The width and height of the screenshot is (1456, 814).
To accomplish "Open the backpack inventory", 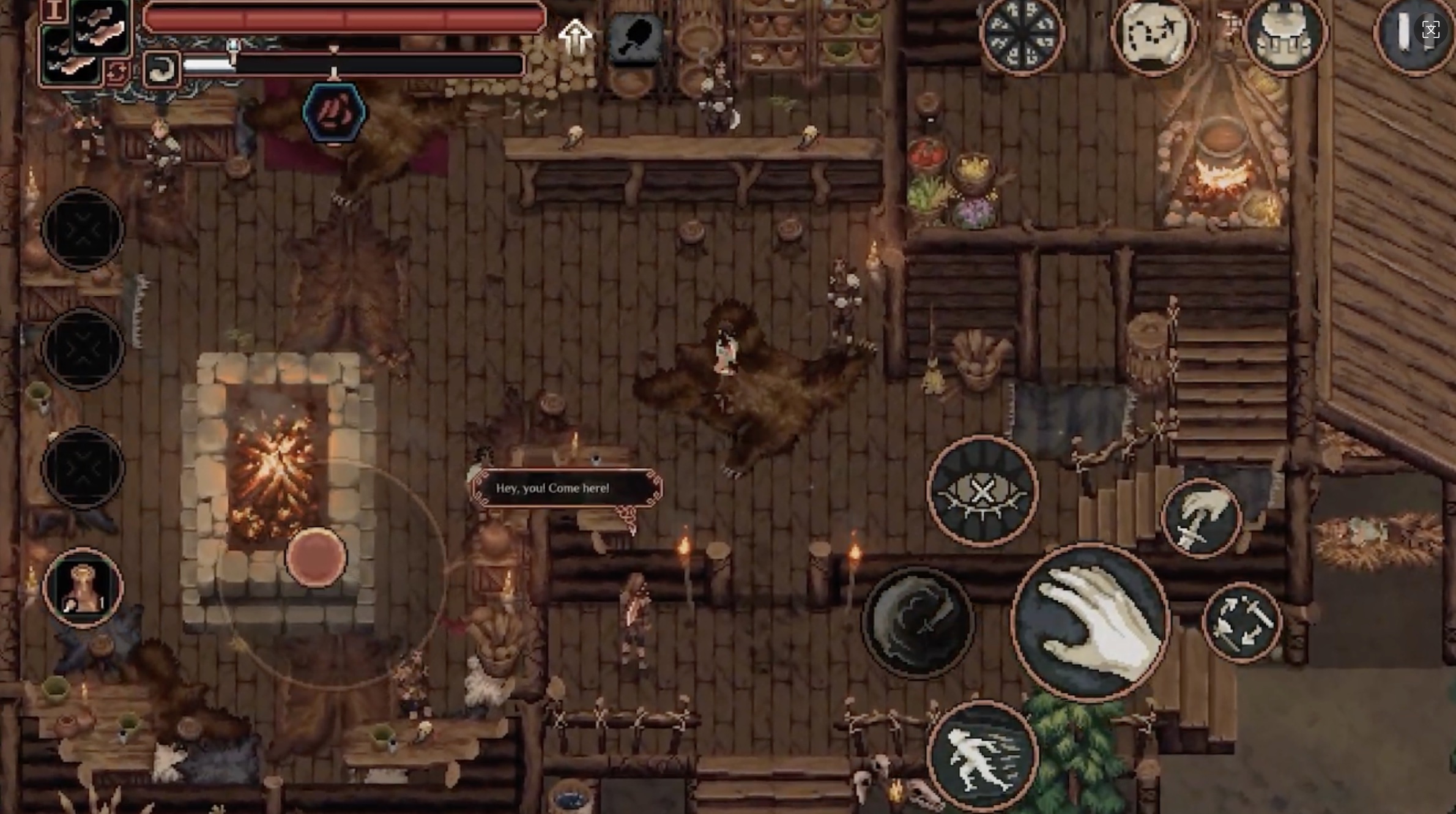I will pos(1284,34).
